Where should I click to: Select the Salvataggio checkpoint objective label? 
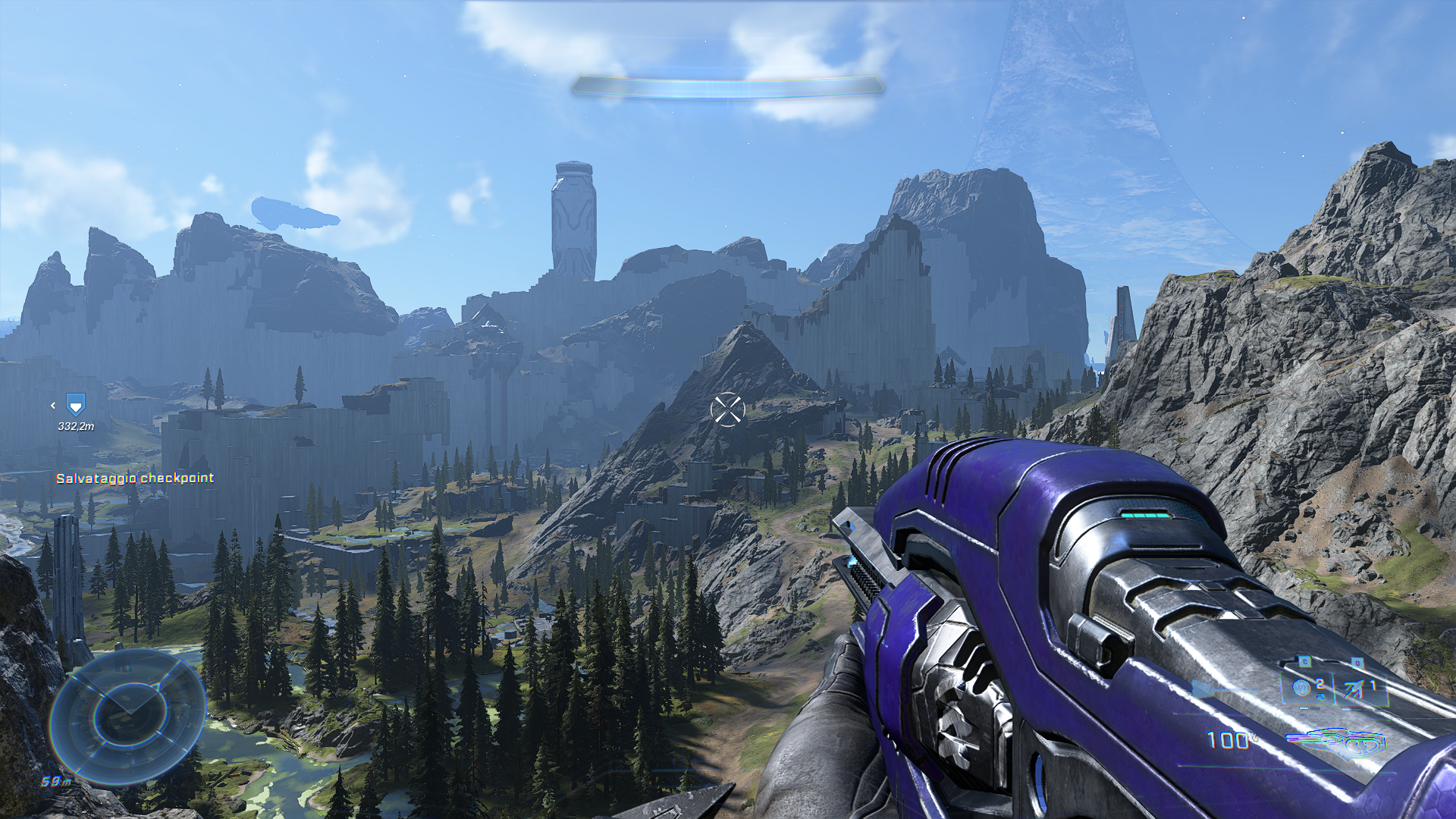[135, 479]
